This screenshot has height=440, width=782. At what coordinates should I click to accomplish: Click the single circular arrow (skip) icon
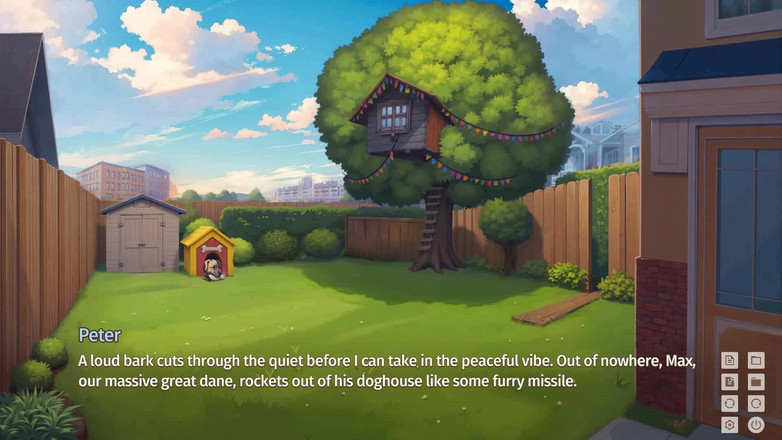pos(756,404)
